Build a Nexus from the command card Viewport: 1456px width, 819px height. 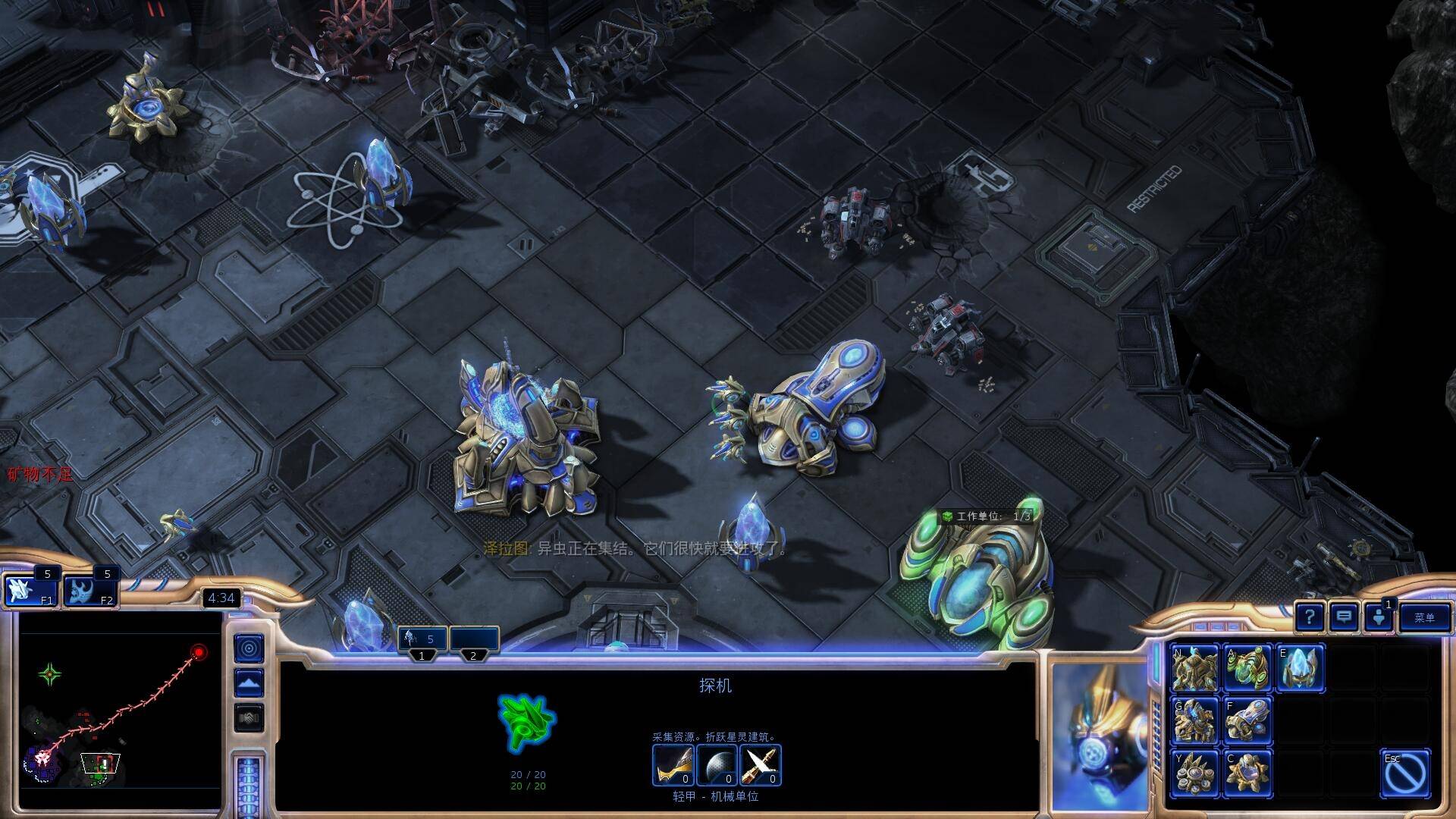1194,668
